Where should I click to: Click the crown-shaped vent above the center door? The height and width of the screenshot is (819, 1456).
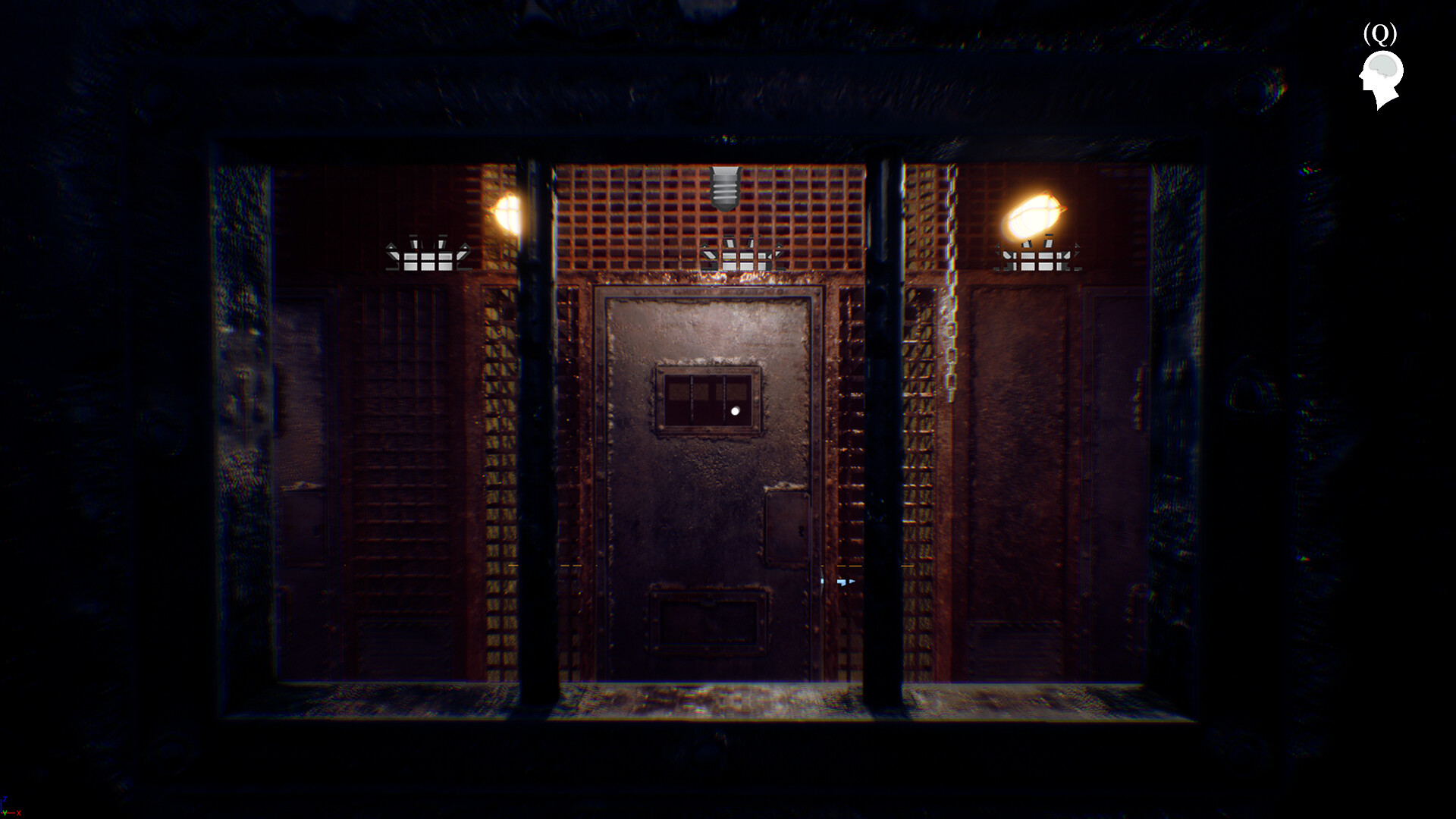tap(739, 254)
